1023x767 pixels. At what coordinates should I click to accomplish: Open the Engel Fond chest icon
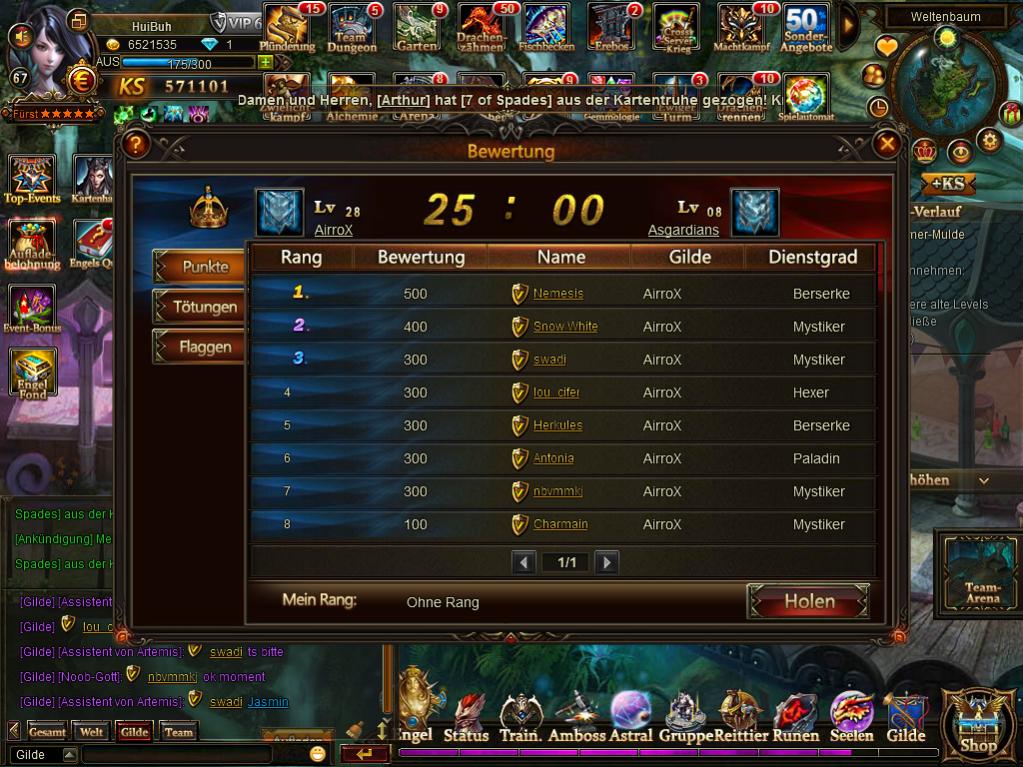(33, 373)
